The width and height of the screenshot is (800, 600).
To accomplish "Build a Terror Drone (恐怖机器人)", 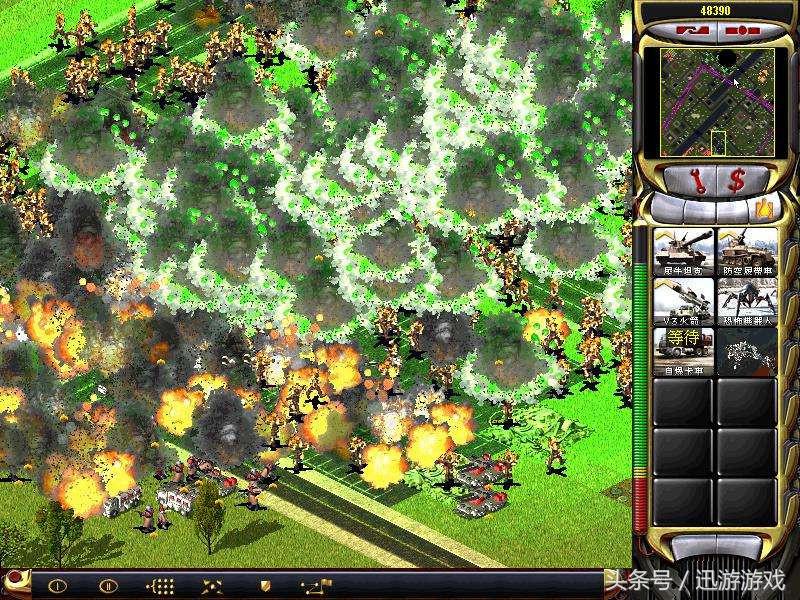I will coord(747,301).
